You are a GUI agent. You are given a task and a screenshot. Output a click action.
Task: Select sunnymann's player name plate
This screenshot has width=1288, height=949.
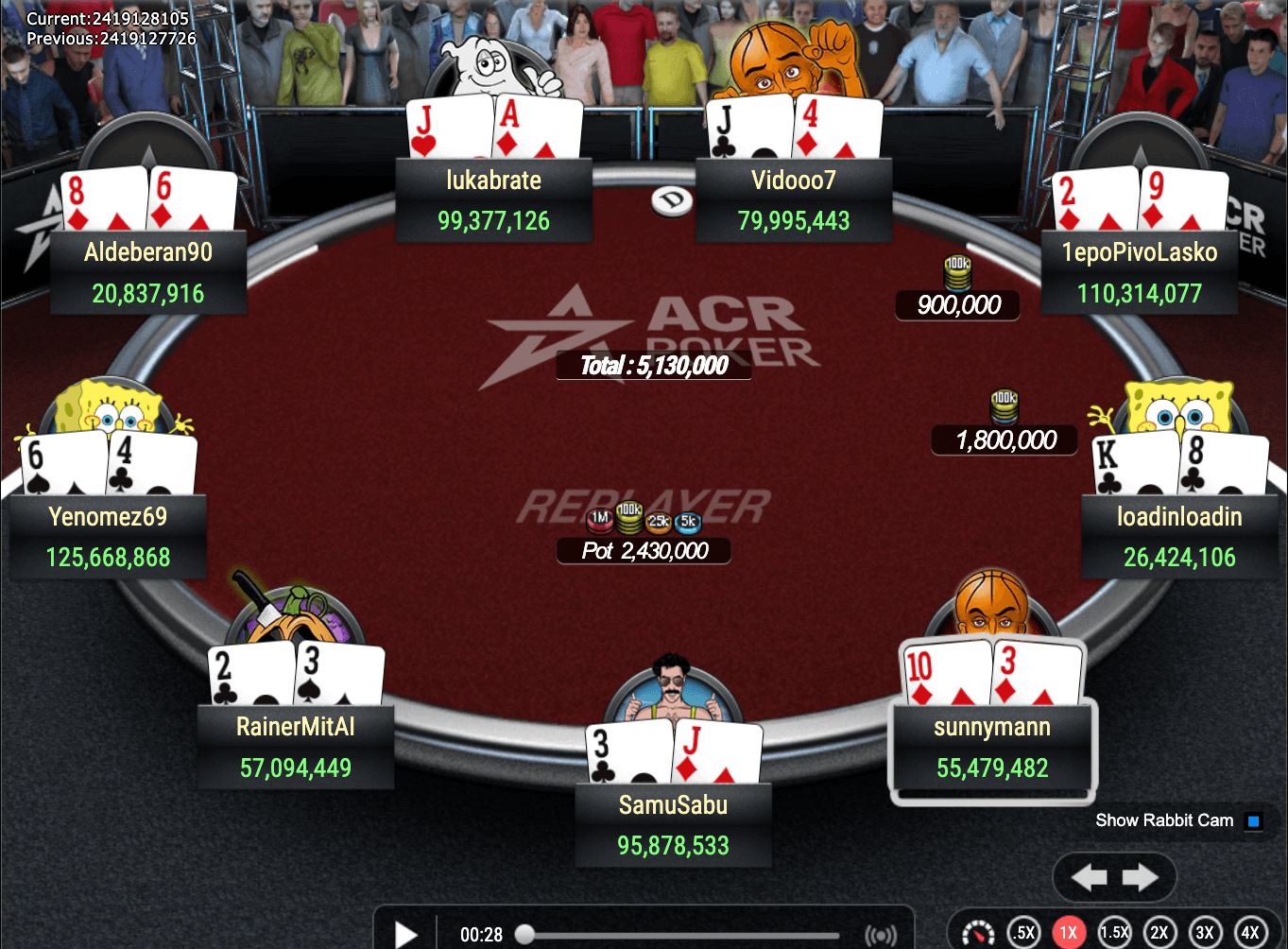coord(992,747)
